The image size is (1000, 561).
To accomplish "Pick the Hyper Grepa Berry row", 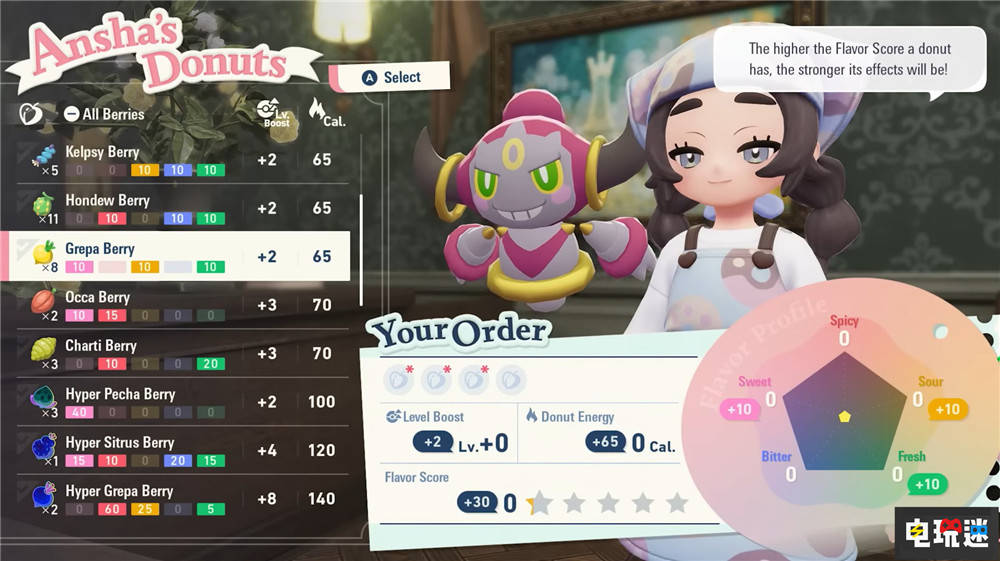I will click(180, 498).
